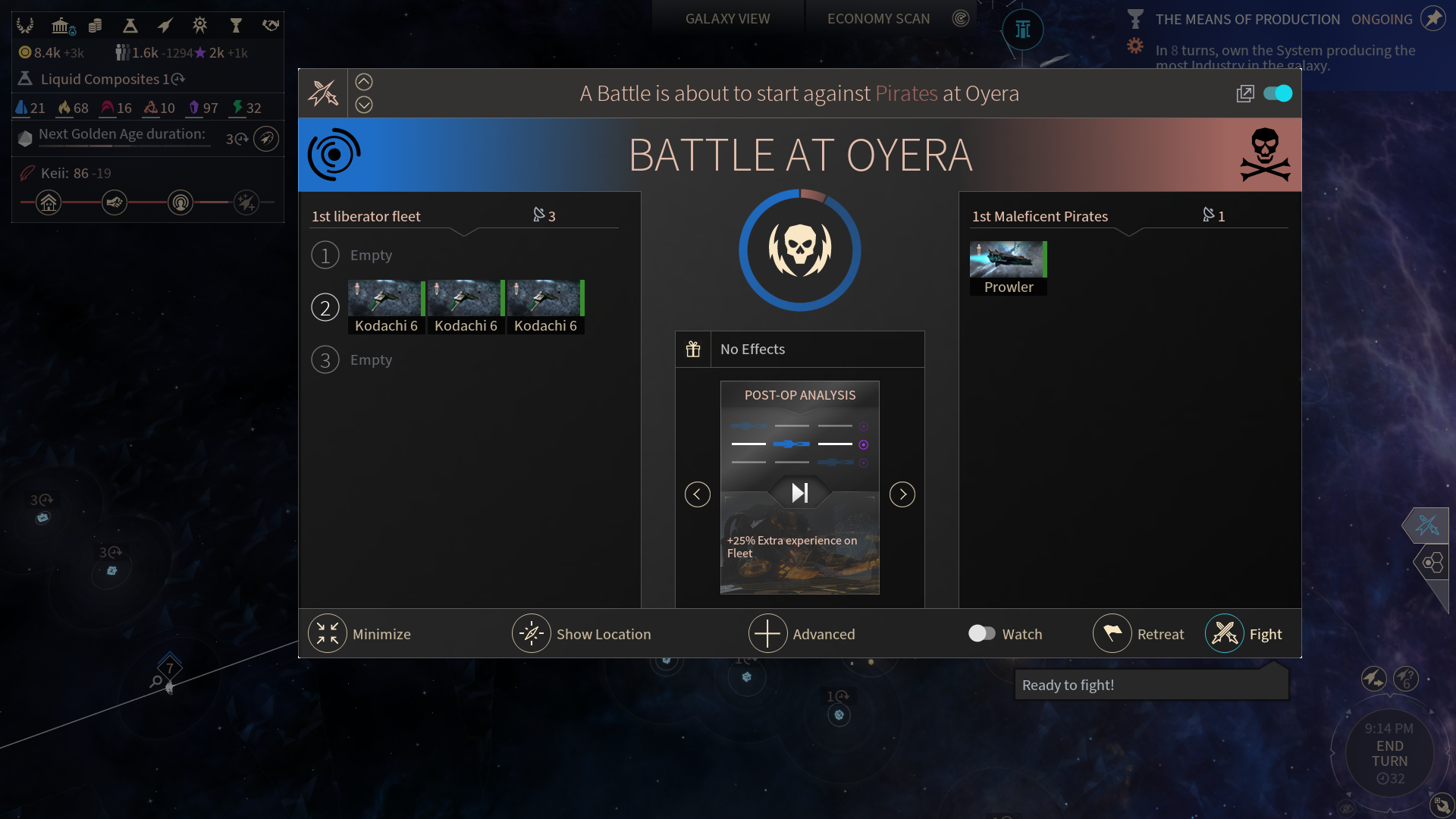Go to next notification with down arrow
Screen dimensions: 1456x819
364,105
